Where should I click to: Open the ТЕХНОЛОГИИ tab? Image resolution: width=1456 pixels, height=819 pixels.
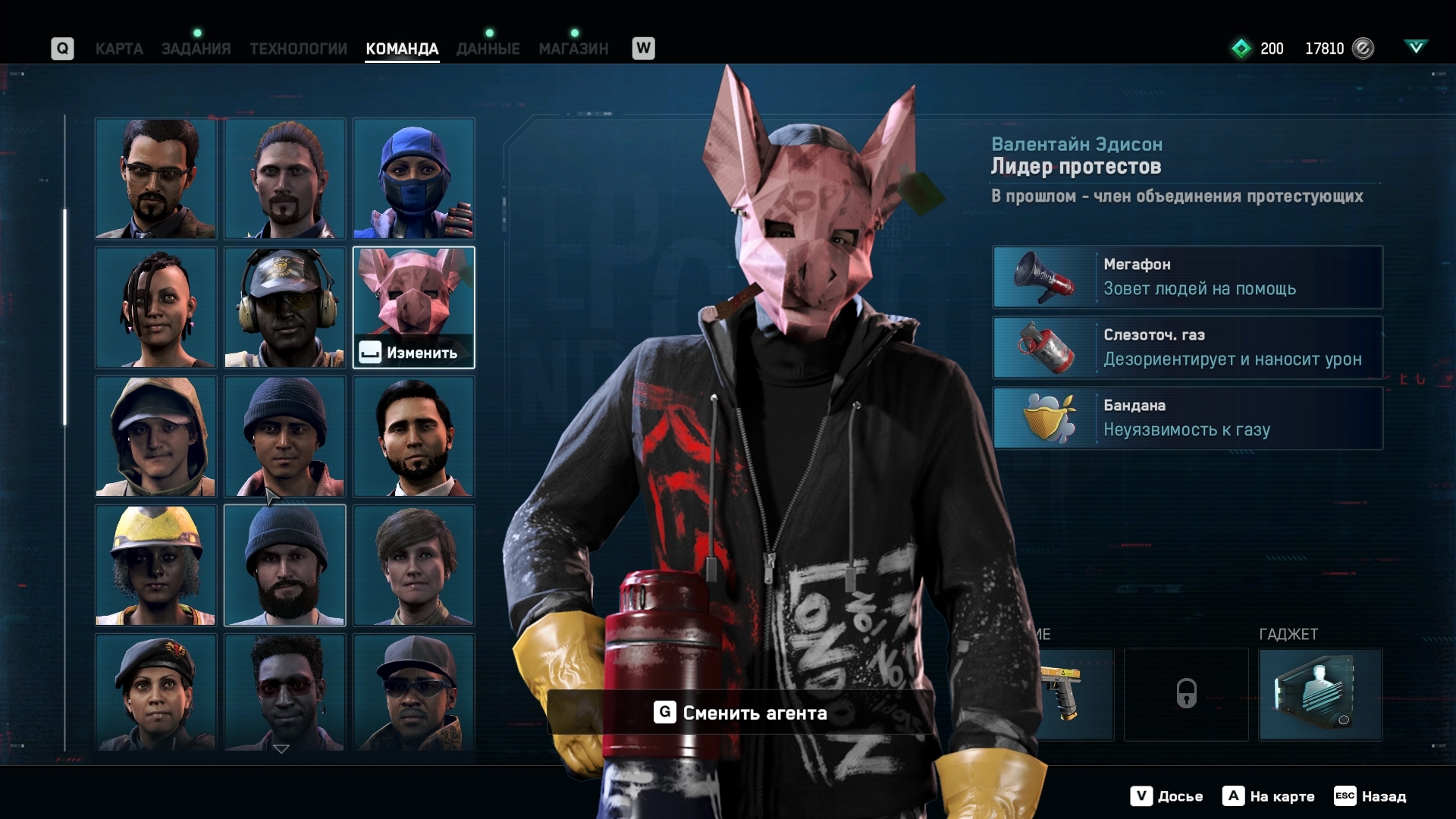pyautogui.click(x=298, y=49)
